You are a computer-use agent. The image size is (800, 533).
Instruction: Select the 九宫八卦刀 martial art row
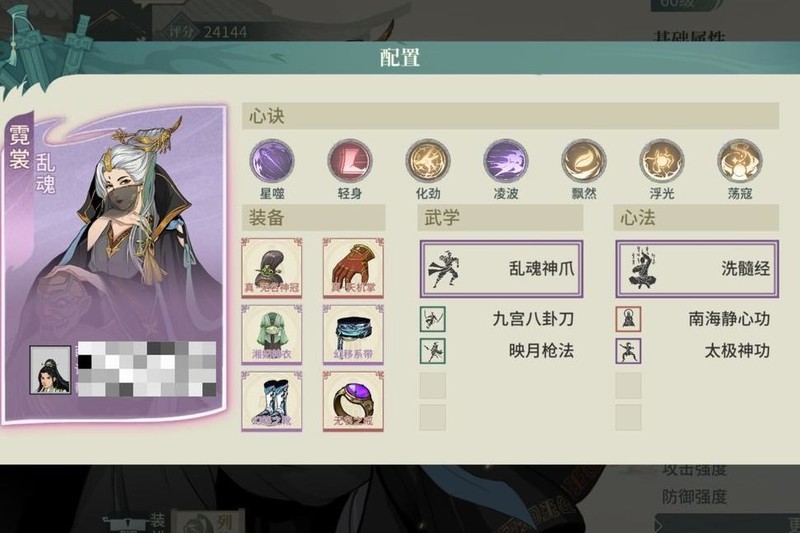500,319
